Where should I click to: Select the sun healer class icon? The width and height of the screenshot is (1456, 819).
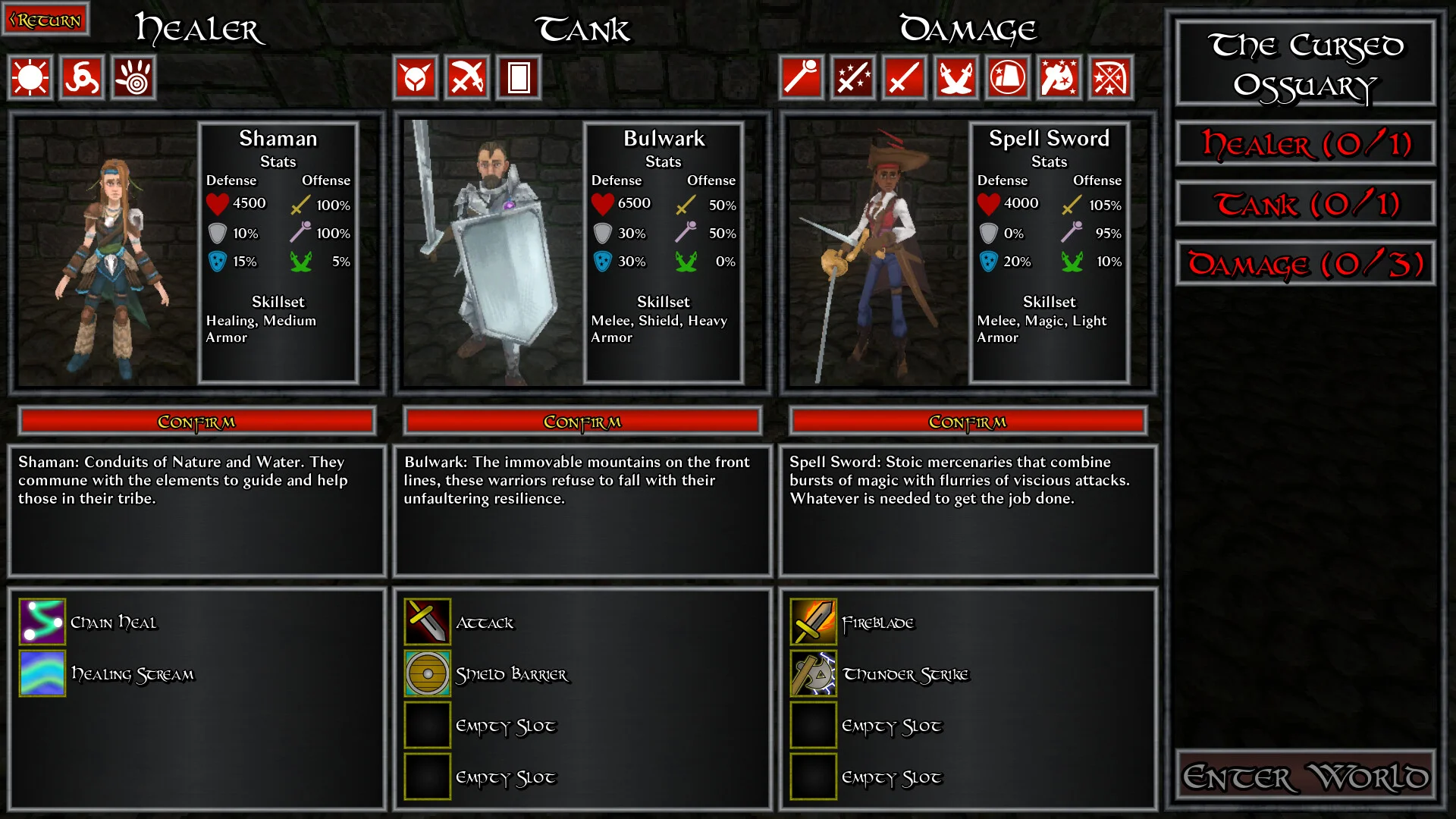[x=30, y=77]
